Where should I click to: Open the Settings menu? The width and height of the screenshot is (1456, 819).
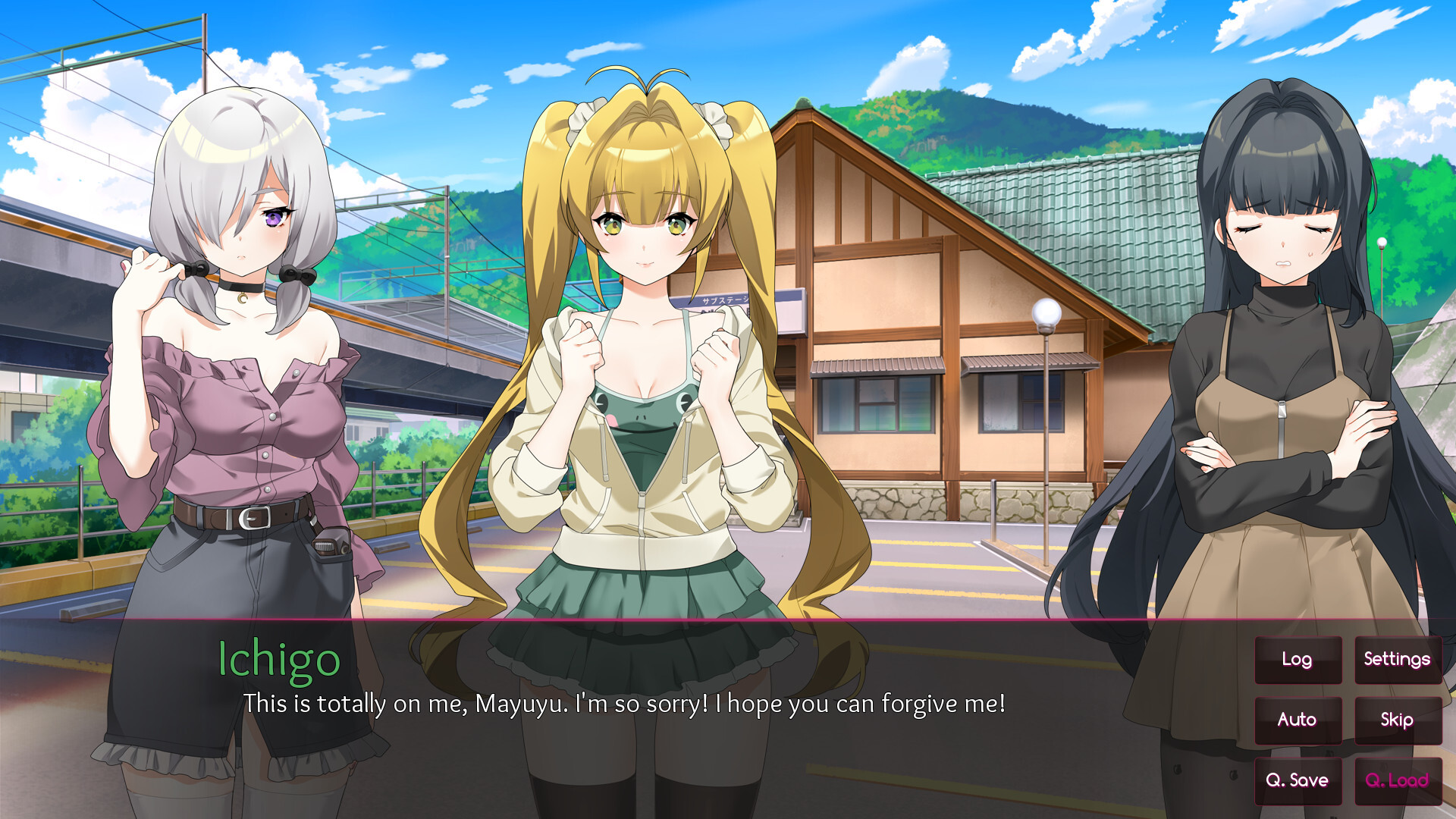tap(1397, 660)
